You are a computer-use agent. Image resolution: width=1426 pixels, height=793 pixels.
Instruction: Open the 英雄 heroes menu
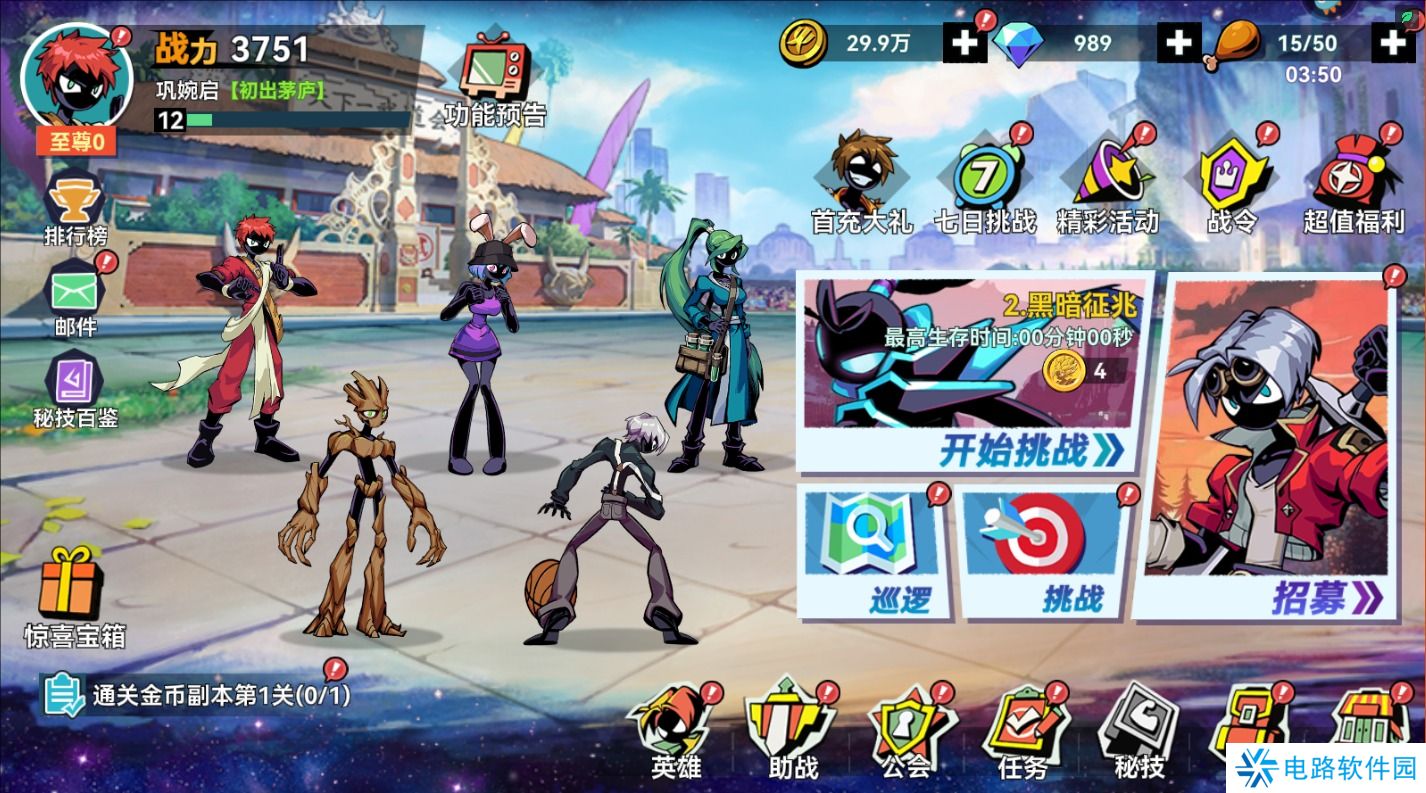[677, 733]
